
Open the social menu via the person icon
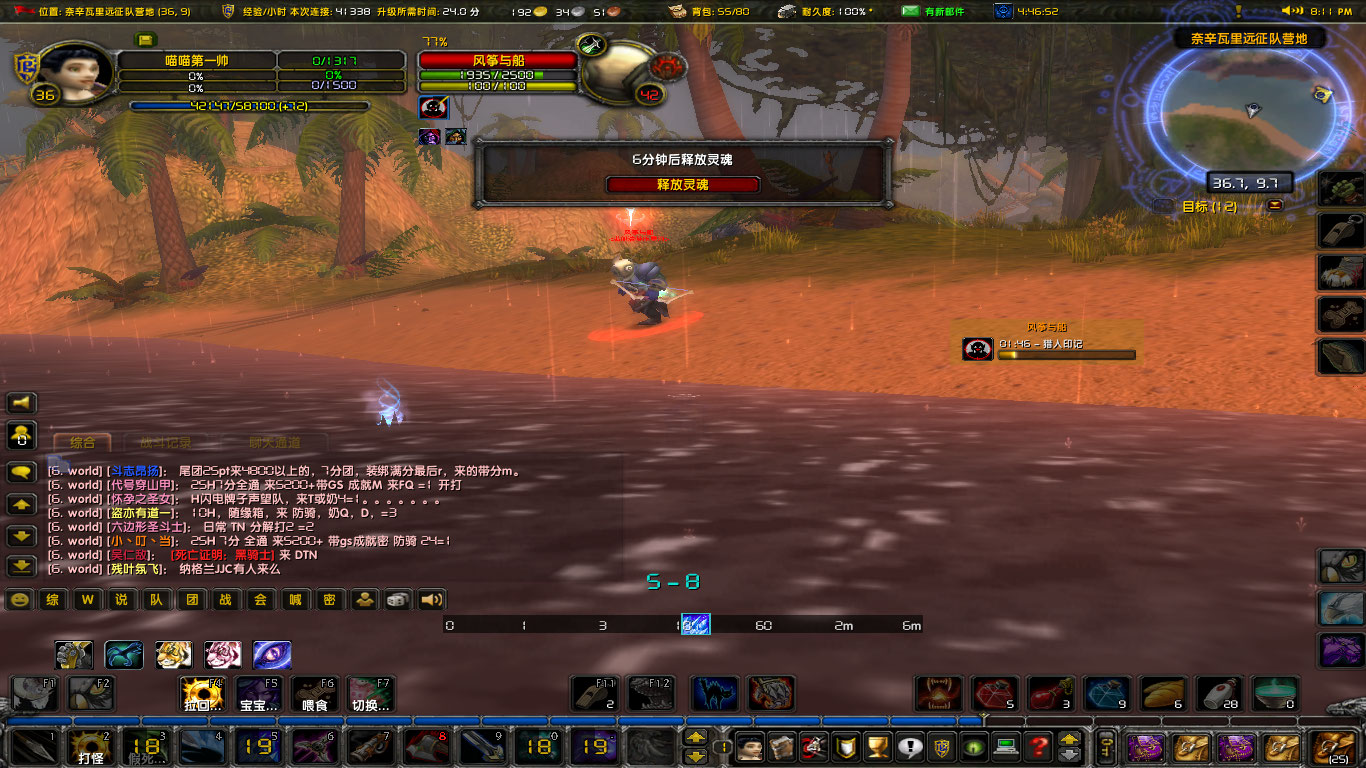tap(364, 599)
